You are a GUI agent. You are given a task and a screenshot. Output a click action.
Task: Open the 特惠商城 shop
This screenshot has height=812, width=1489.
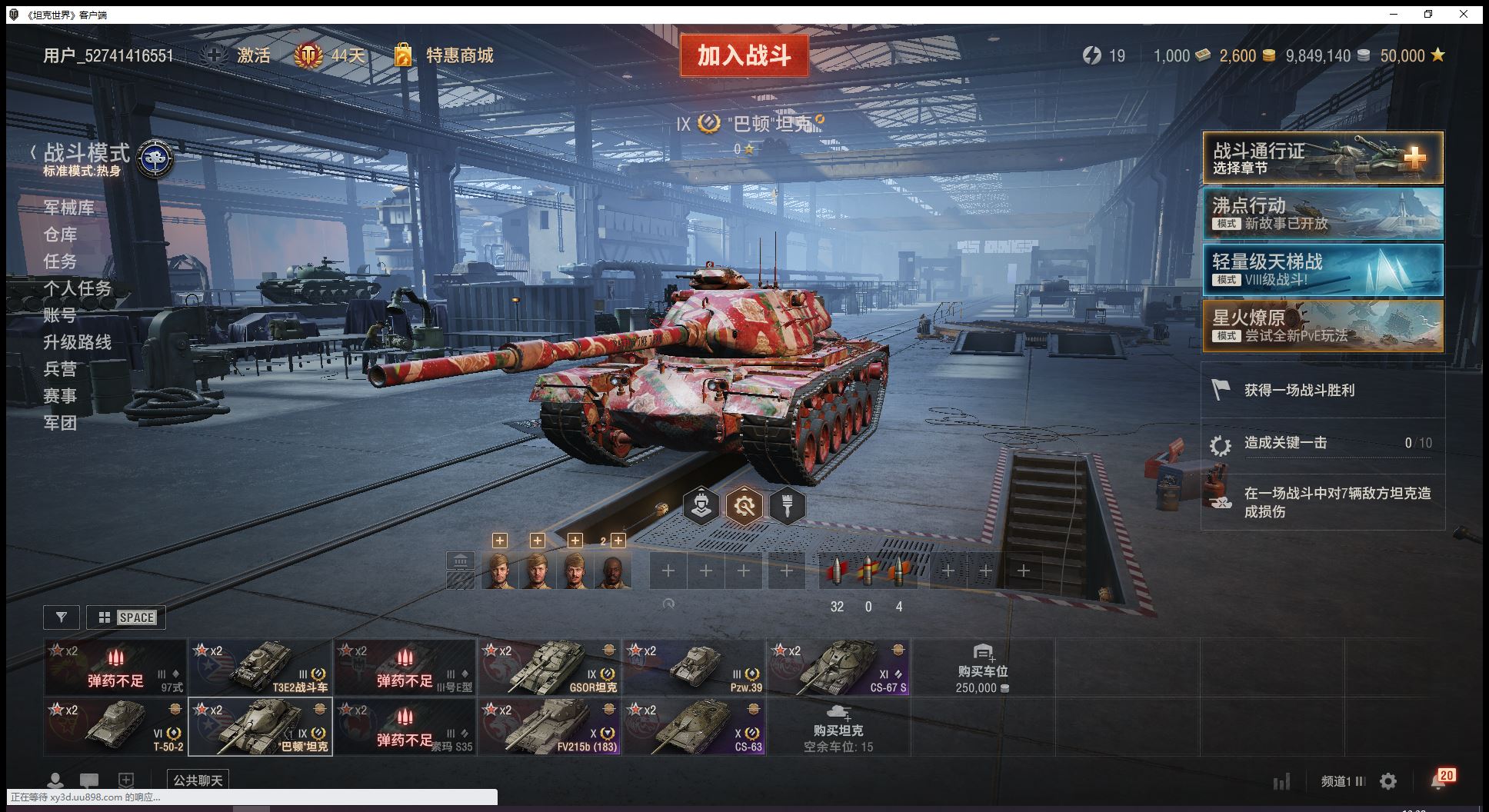point(458,55)
